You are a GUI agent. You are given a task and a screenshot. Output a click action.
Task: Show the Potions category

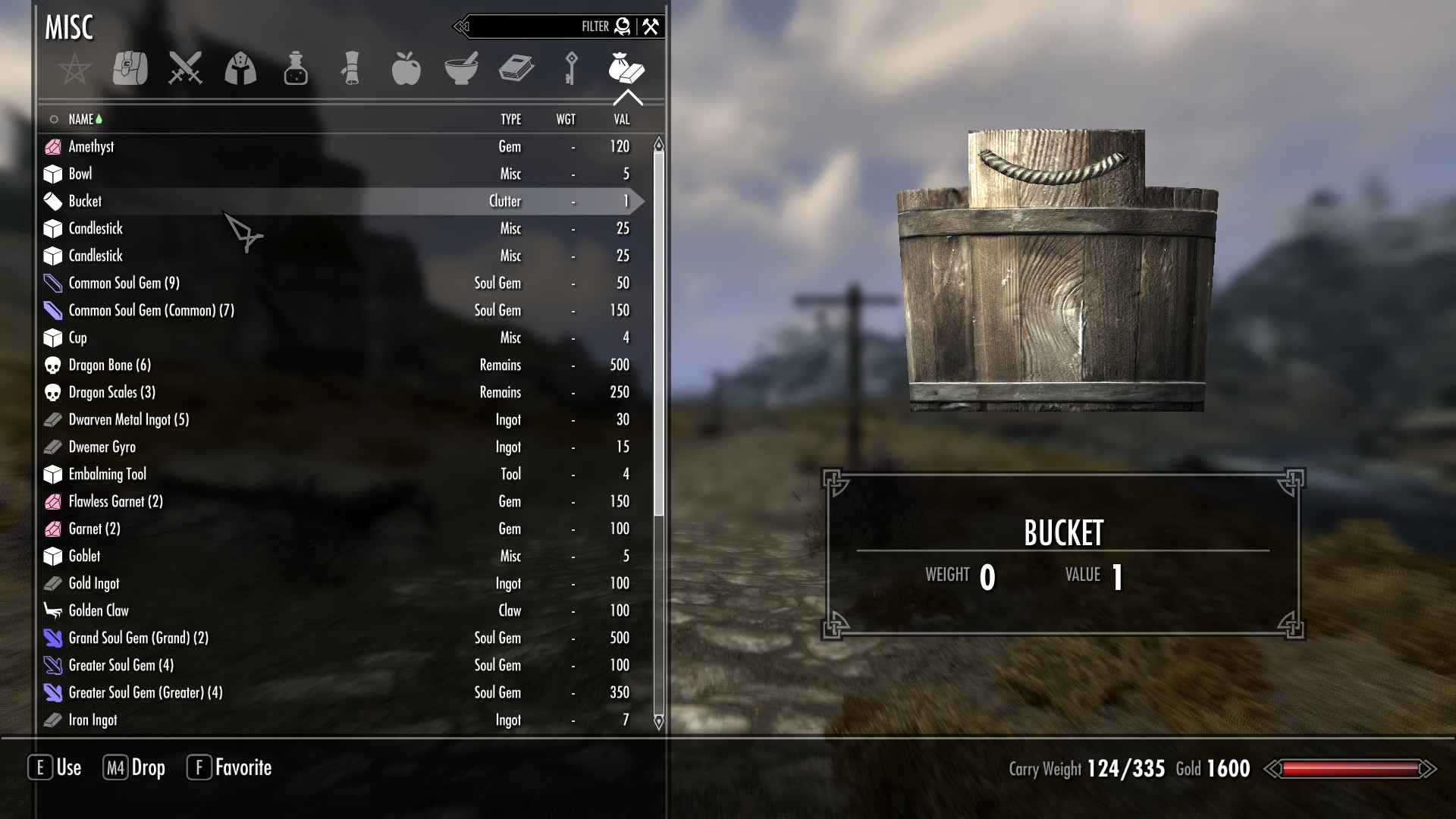296,69
